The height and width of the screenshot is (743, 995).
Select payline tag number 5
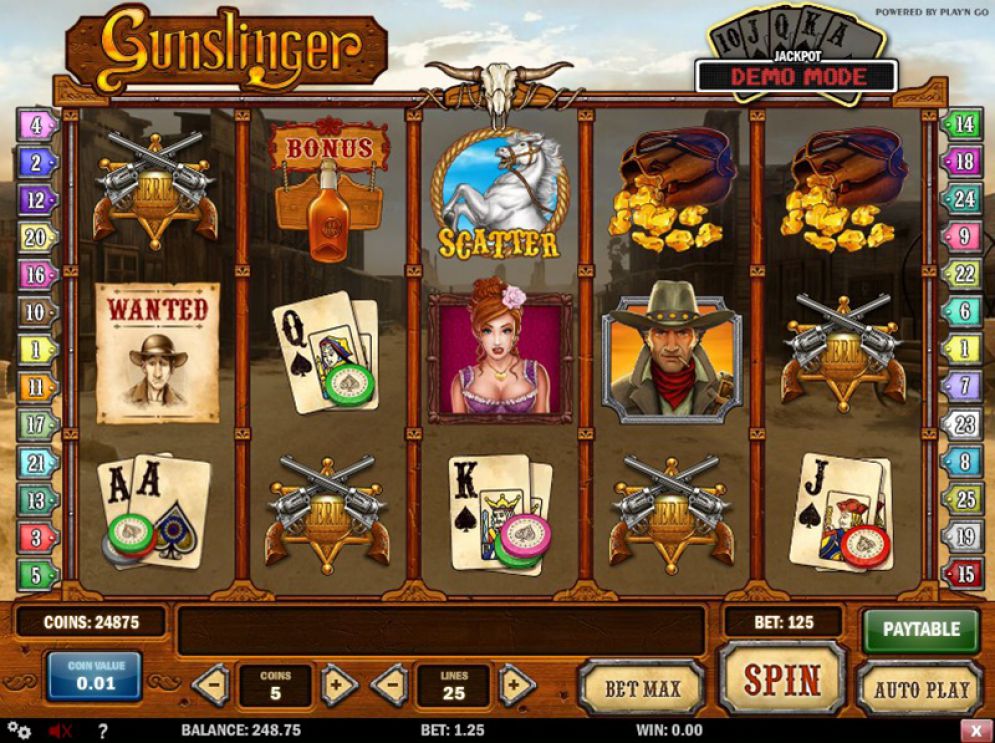coord(36,575)
